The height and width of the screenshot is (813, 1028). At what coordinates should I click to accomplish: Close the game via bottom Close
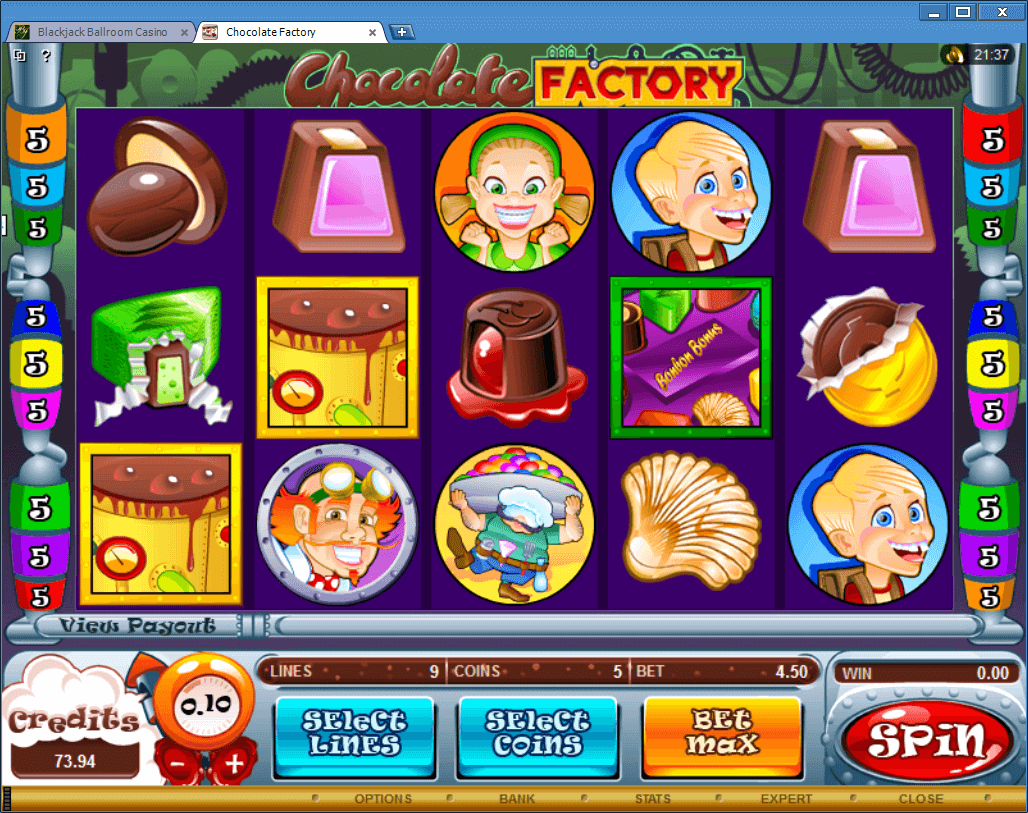(920, 799)
